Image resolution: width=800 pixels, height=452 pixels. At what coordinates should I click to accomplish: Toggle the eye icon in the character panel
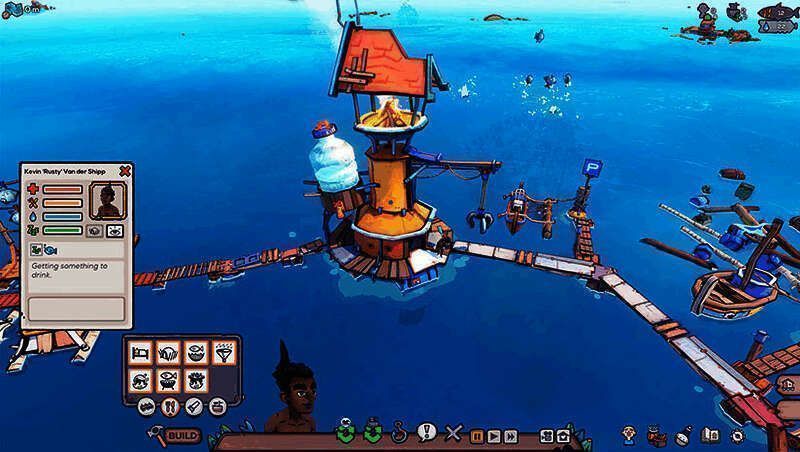pyautogui.click(x=115, y=230)
